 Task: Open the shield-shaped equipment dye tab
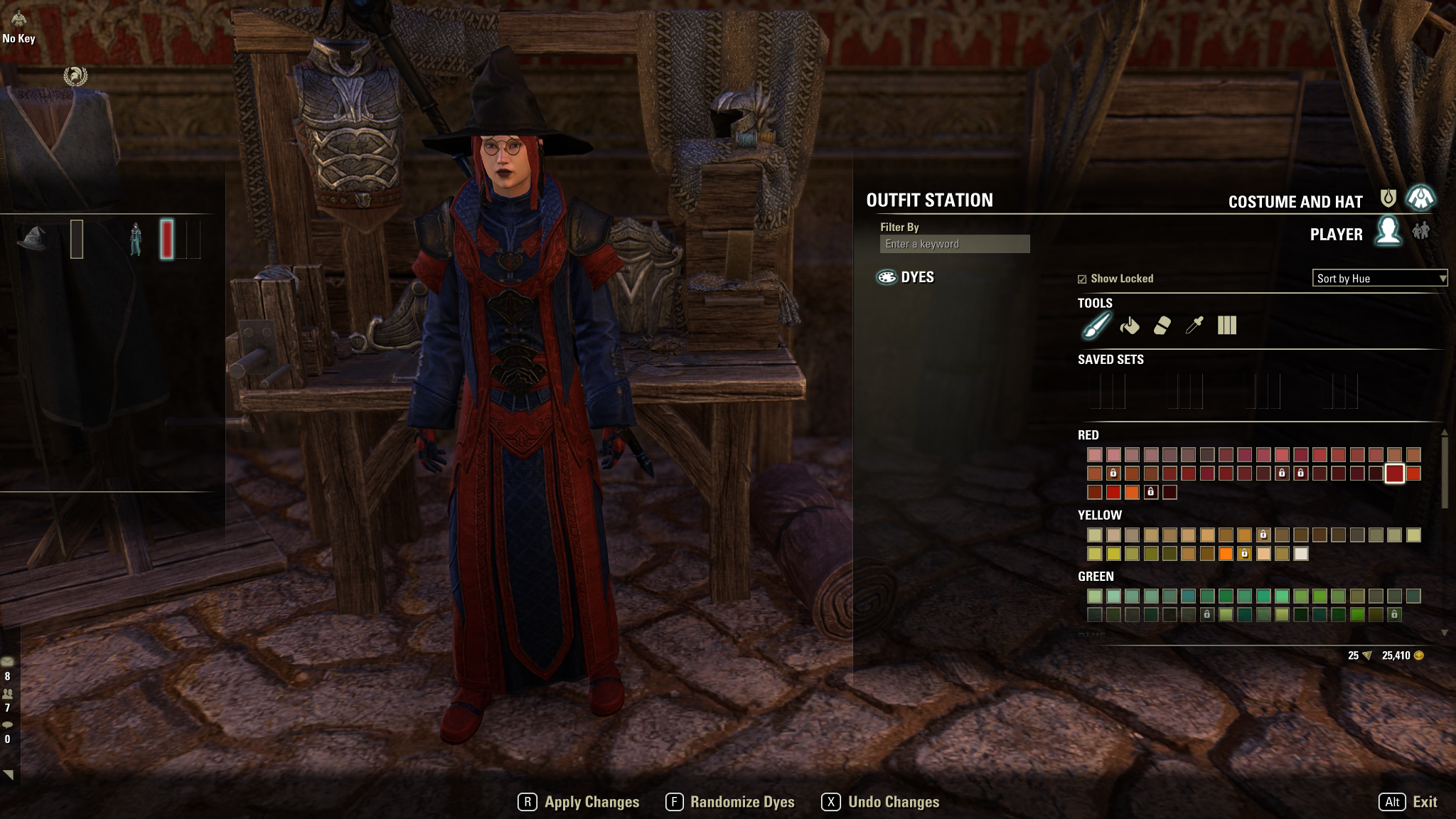click(1388, 198)
